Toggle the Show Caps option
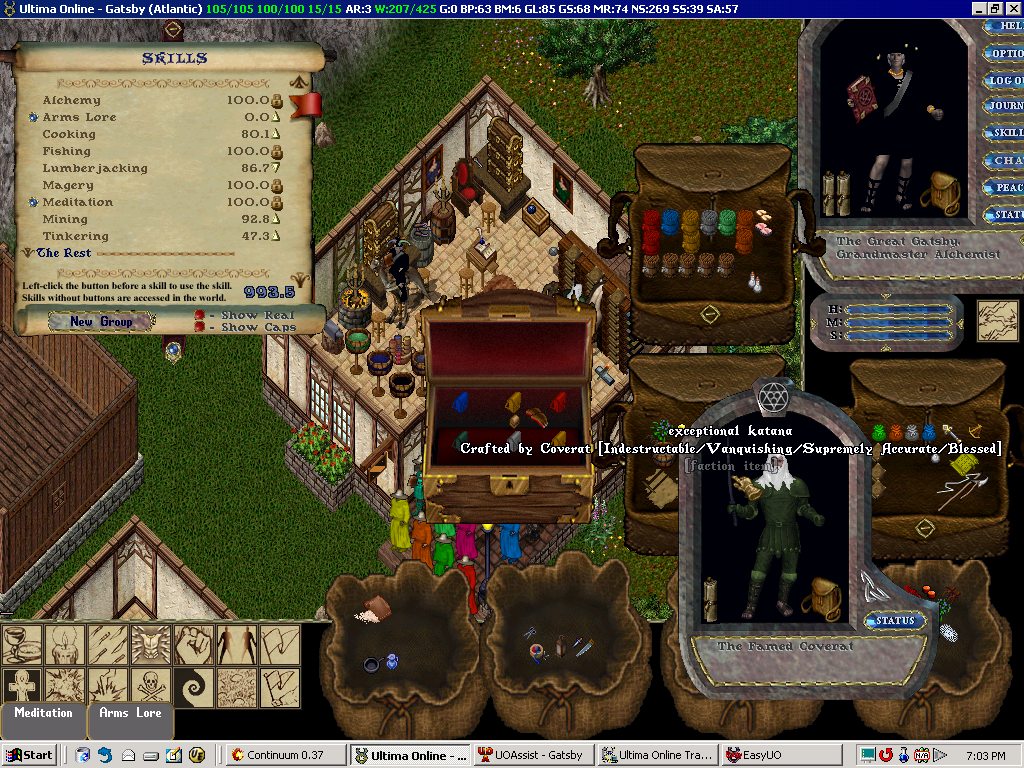Image resolution: width=1024 pixels, height=768 pixels. pos(200,328)
